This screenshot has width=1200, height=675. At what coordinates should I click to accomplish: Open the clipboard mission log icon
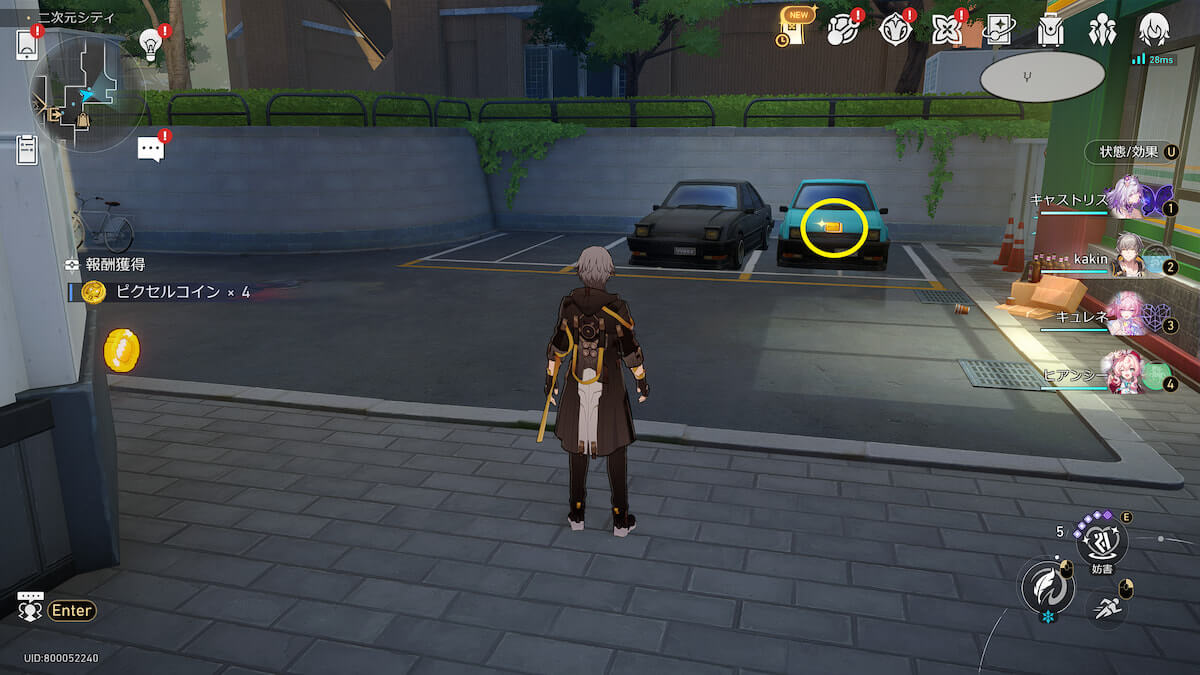pyautogui.click(x=27, y=150)
